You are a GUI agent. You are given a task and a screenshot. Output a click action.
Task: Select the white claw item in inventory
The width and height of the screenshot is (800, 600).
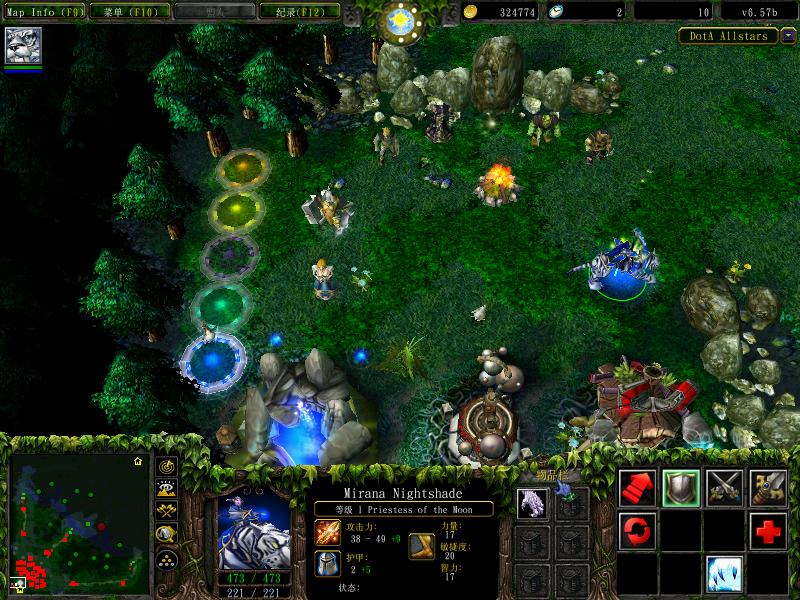point(532,503)
